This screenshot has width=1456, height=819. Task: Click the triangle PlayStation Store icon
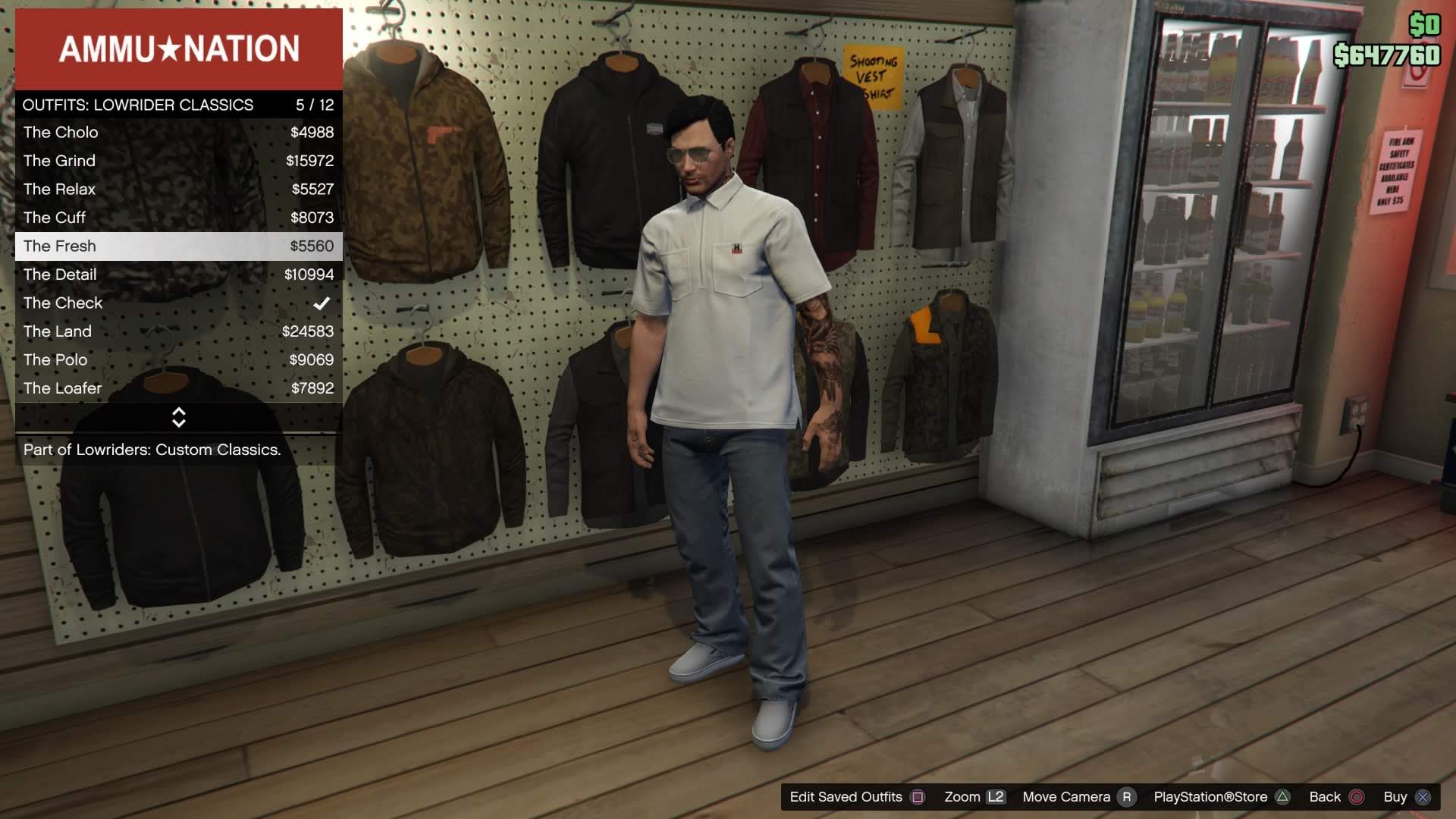1283,797
